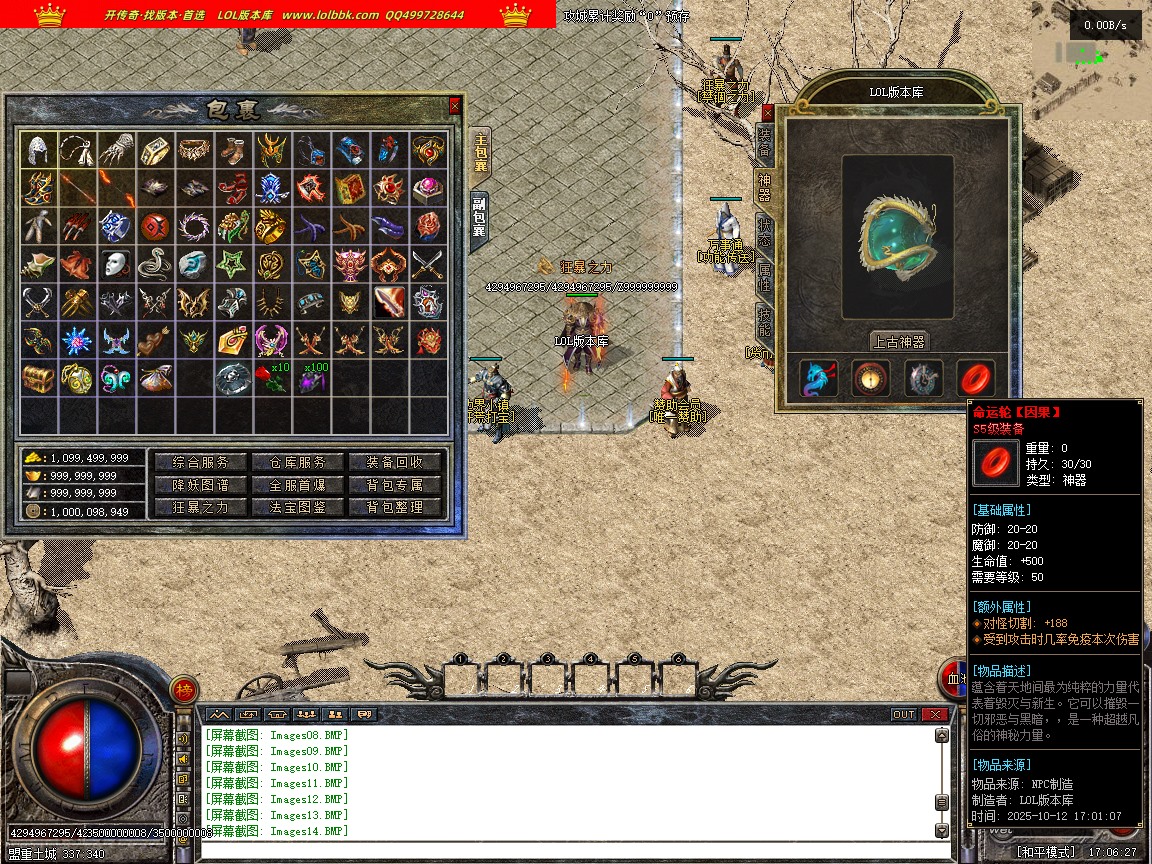
Task: Choose the golden treasure chest item
Action: (38, 378)
